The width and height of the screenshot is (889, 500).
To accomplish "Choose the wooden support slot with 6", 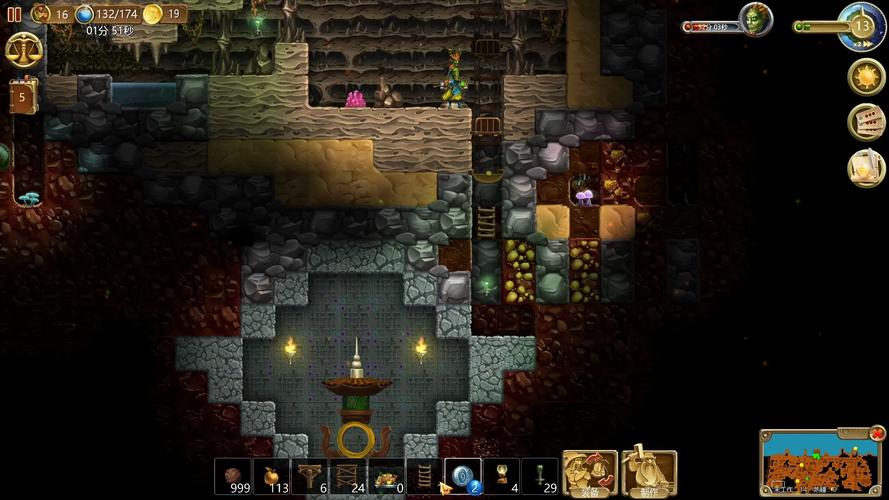I will pyautogui.click(x=309, y=475).
